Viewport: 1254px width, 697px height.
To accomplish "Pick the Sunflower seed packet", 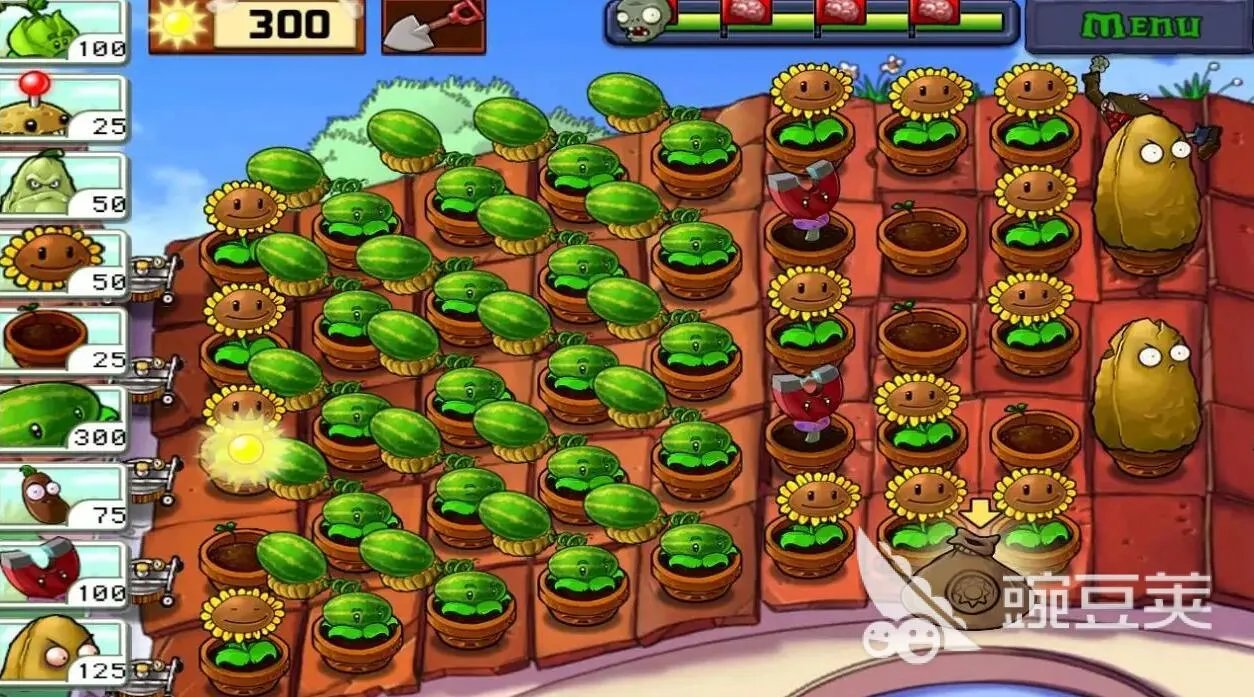I will pos(62,263).
